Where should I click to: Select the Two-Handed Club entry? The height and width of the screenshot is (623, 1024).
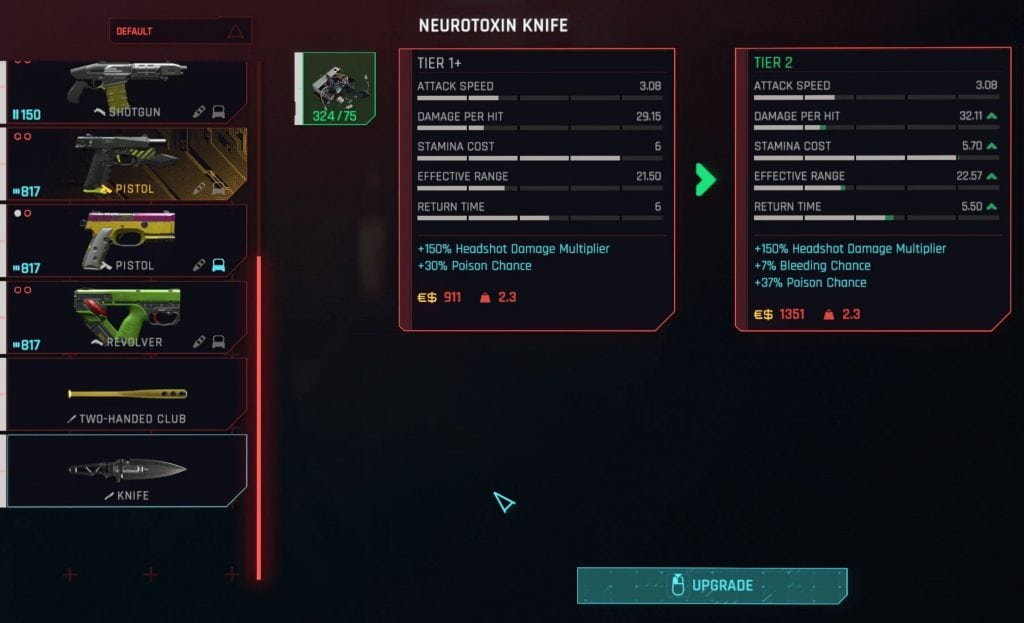[127, 394]
